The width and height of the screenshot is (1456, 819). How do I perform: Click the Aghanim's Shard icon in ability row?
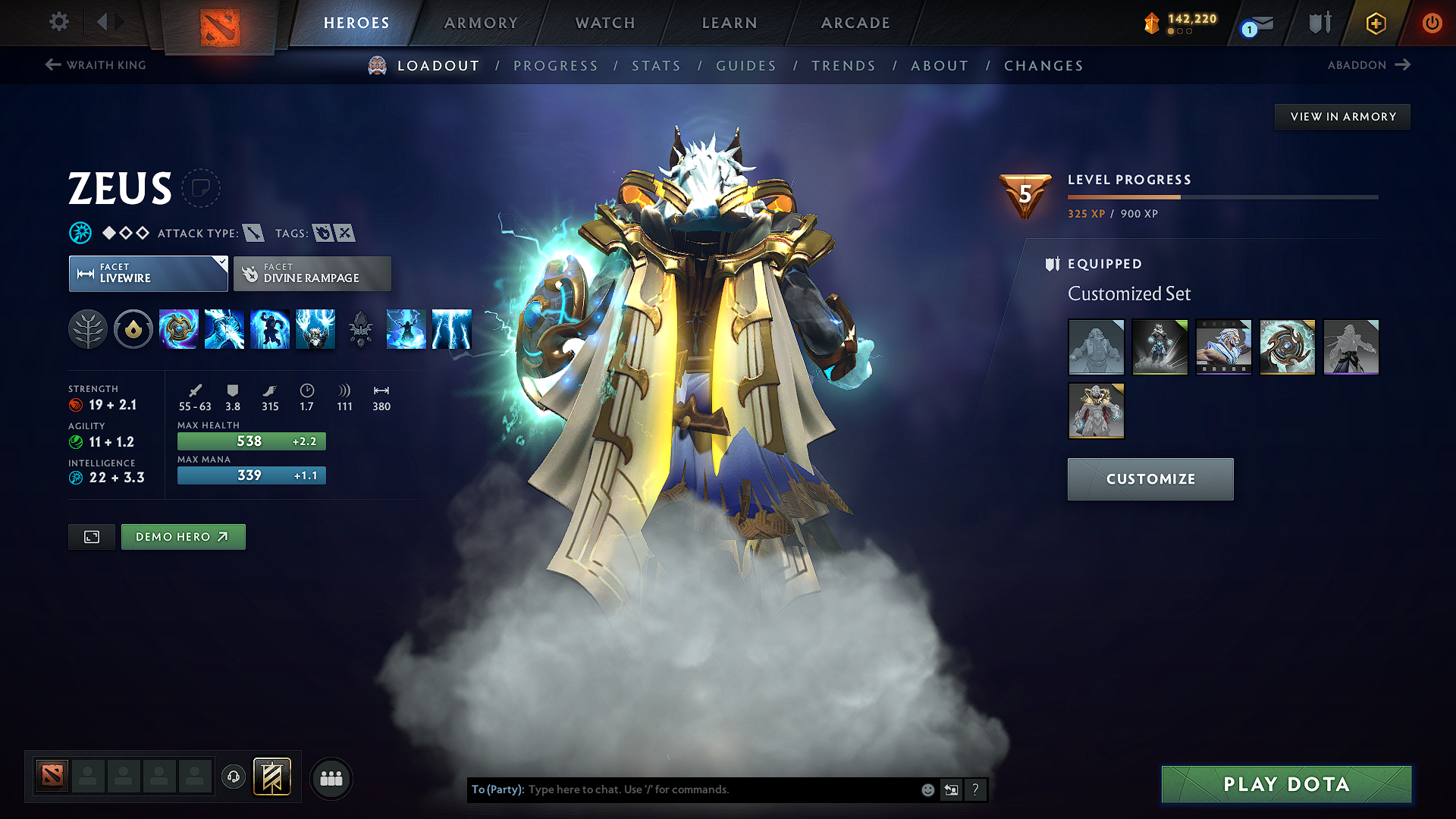coord(361,329)
